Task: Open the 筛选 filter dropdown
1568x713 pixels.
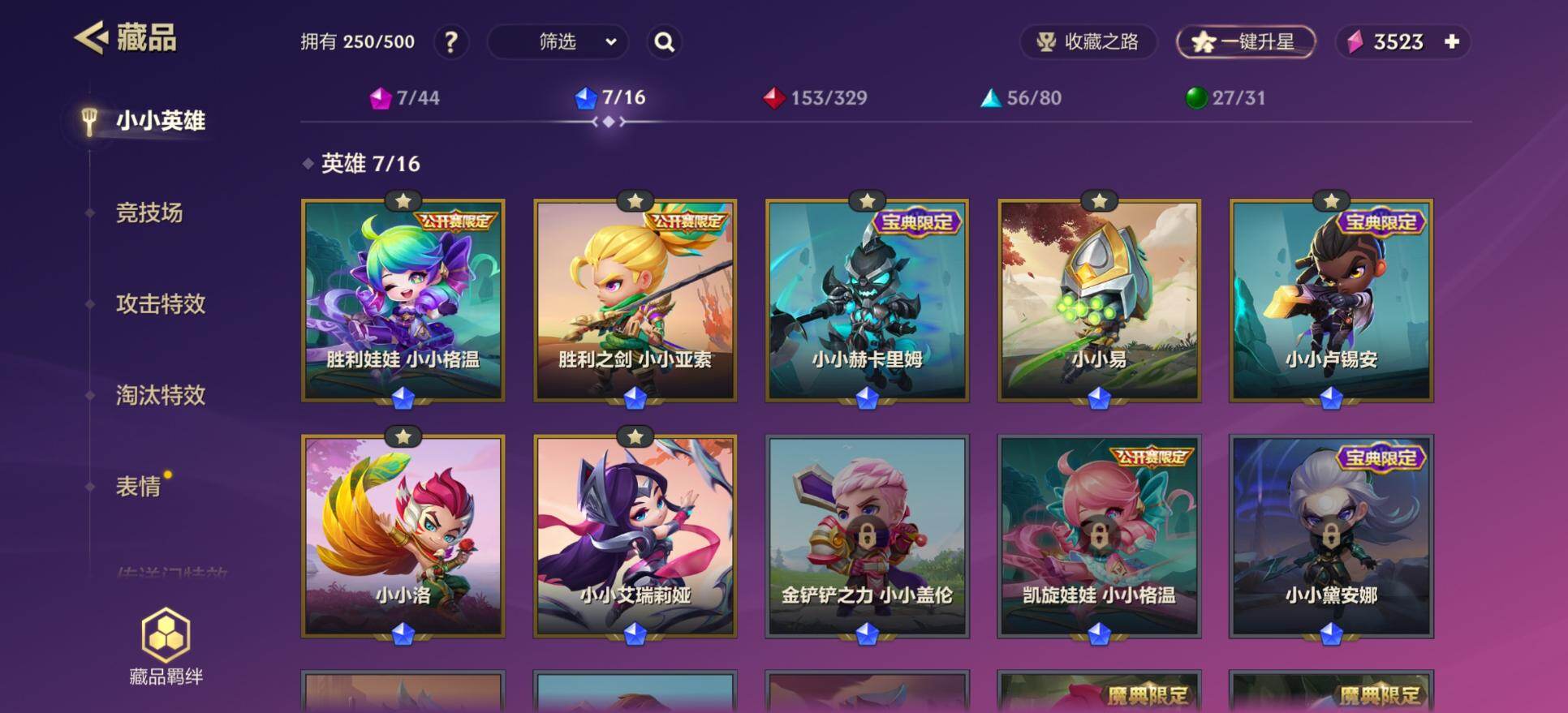Action: point(558,42)
